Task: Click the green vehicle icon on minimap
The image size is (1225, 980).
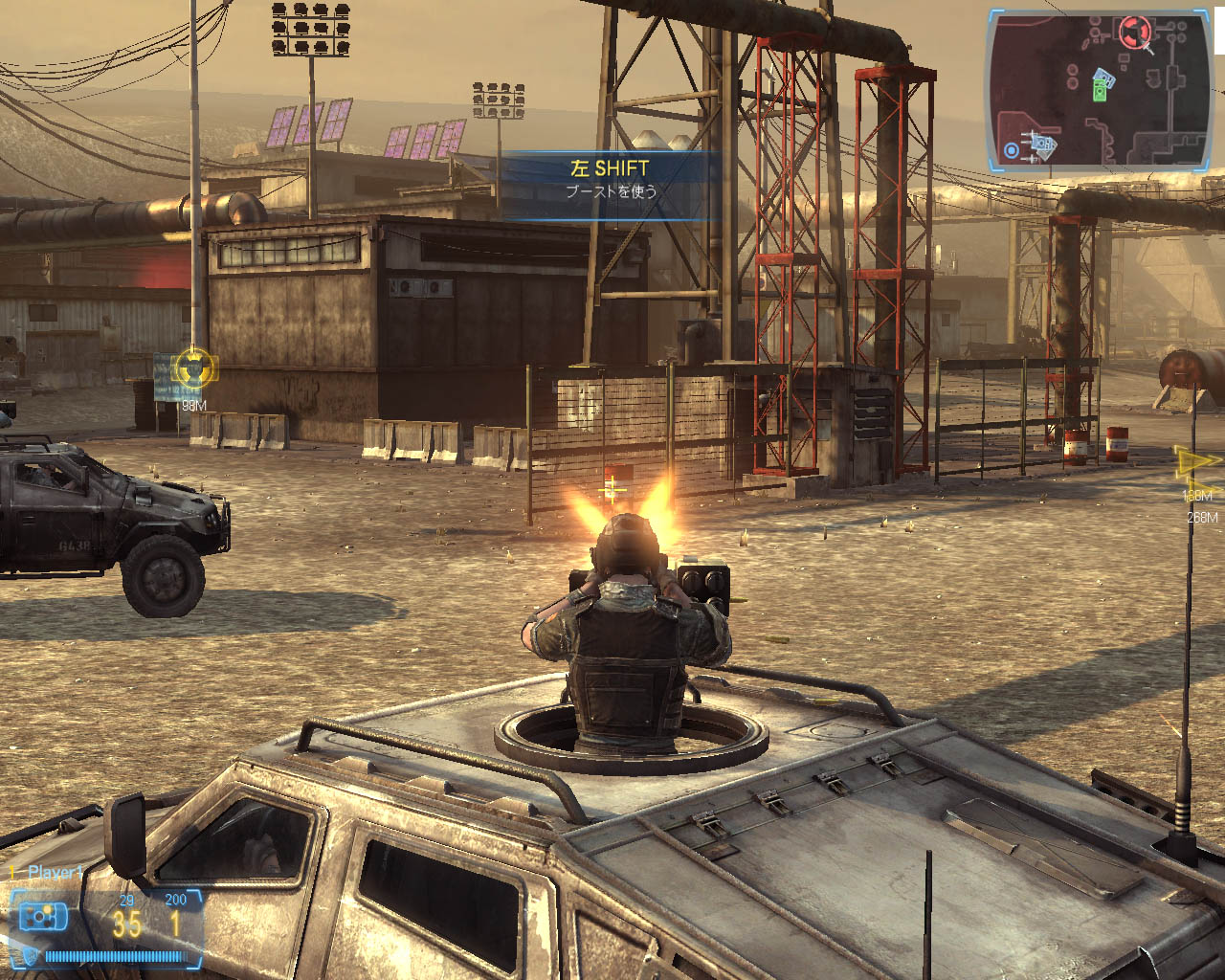Action: 1100,91
